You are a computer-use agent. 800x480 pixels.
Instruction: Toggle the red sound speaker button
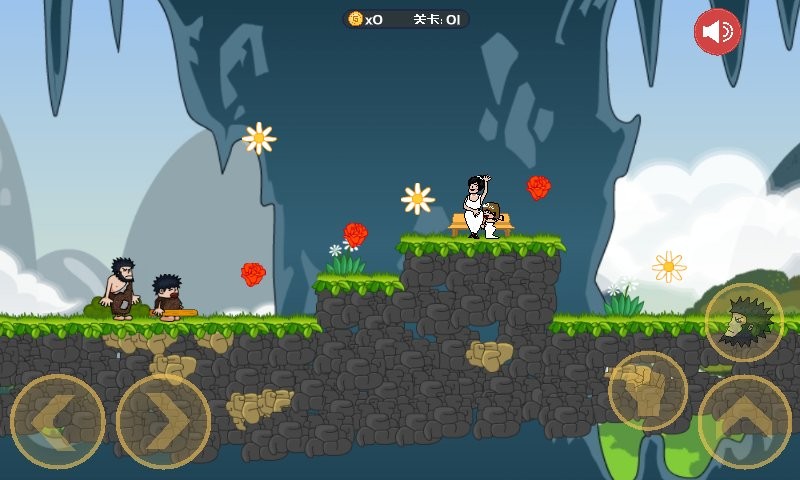click(717, 32)
